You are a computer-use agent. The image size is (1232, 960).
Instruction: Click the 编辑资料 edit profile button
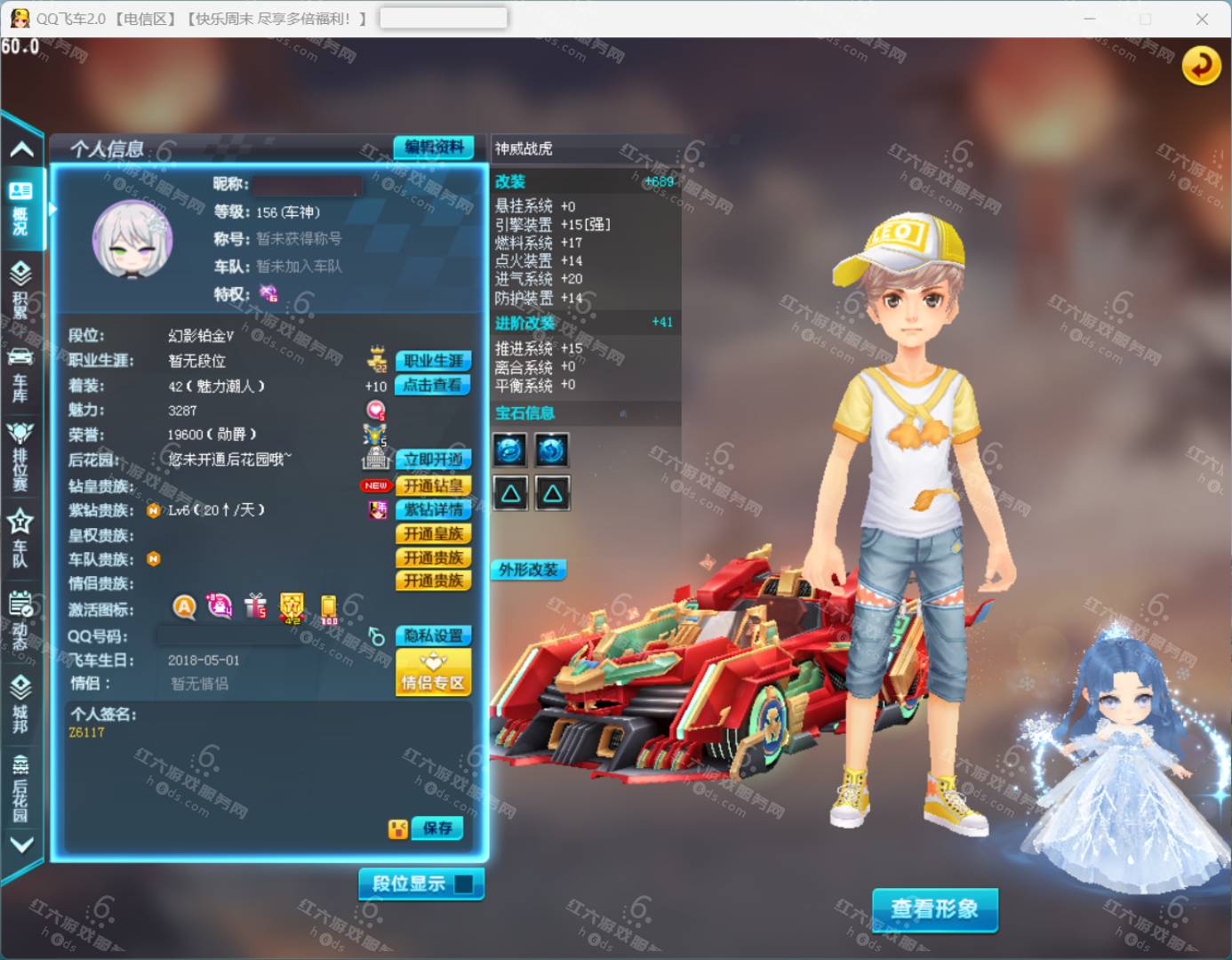434,148
